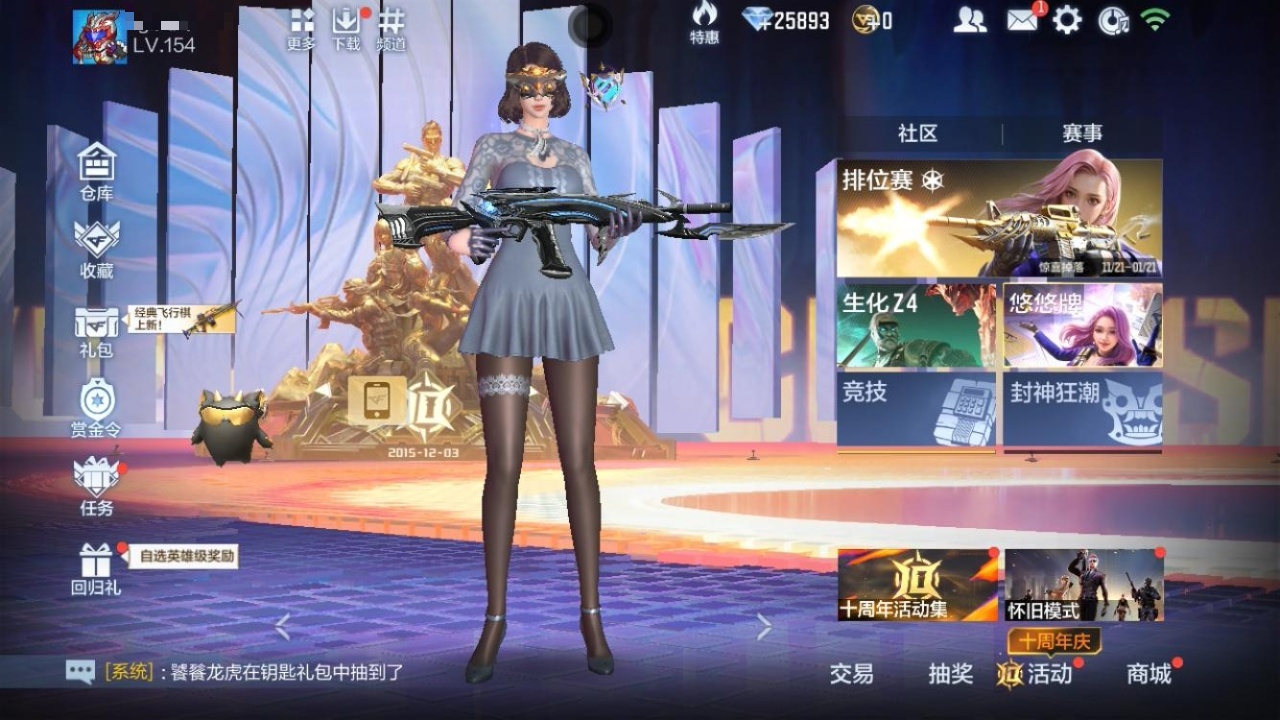Switch to the 社区 community tab
The image size is (1280, 720).
point(916,131)
